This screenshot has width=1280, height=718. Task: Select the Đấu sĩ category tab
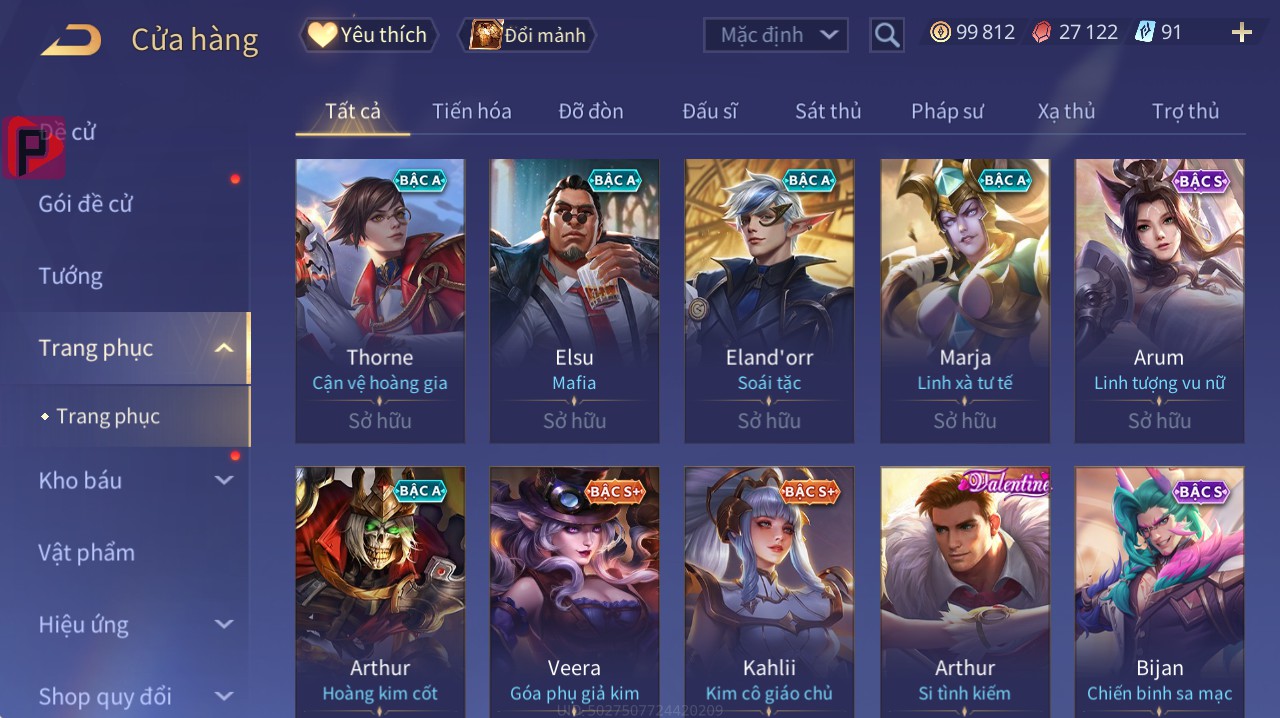709,111
